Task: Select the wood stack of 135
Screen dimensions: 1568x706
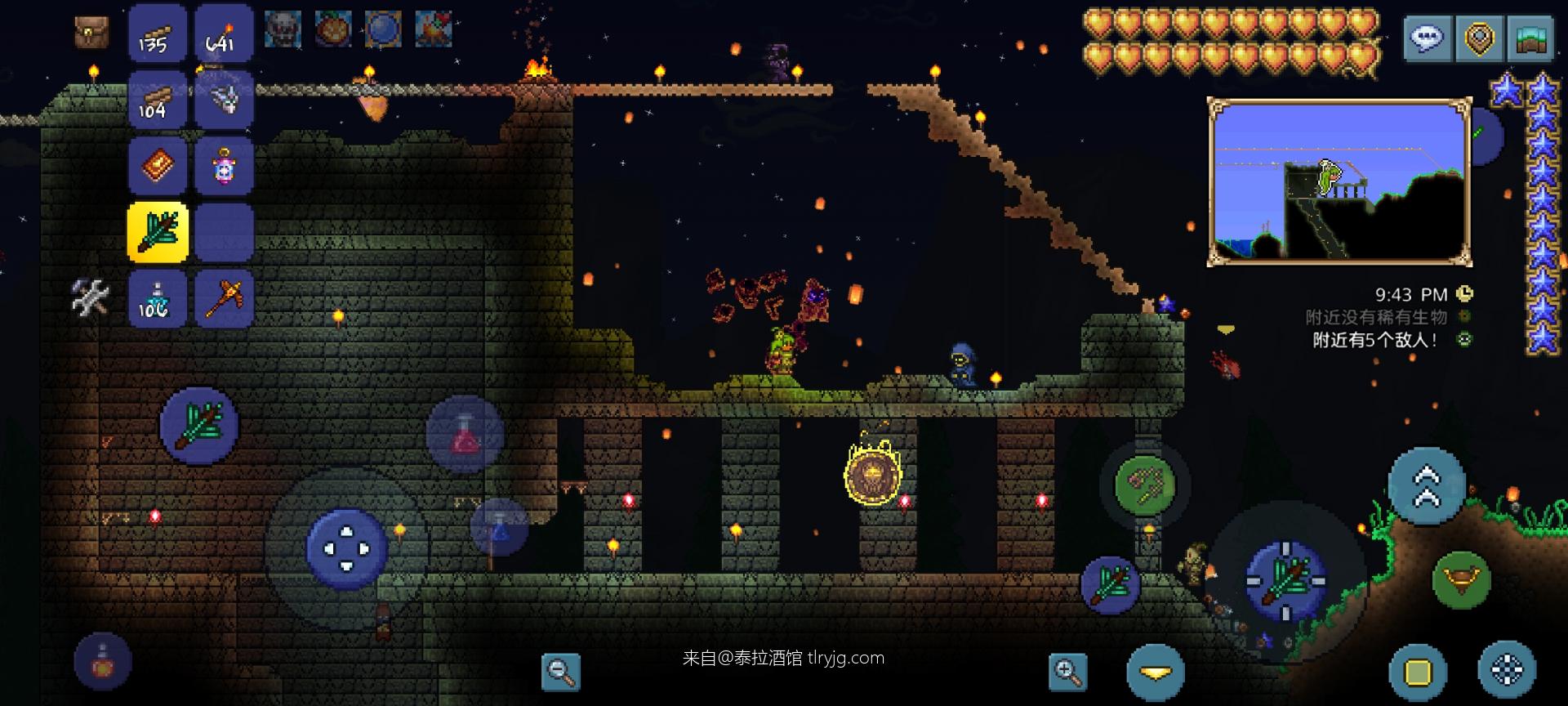Action: click(x=158, y=34)
